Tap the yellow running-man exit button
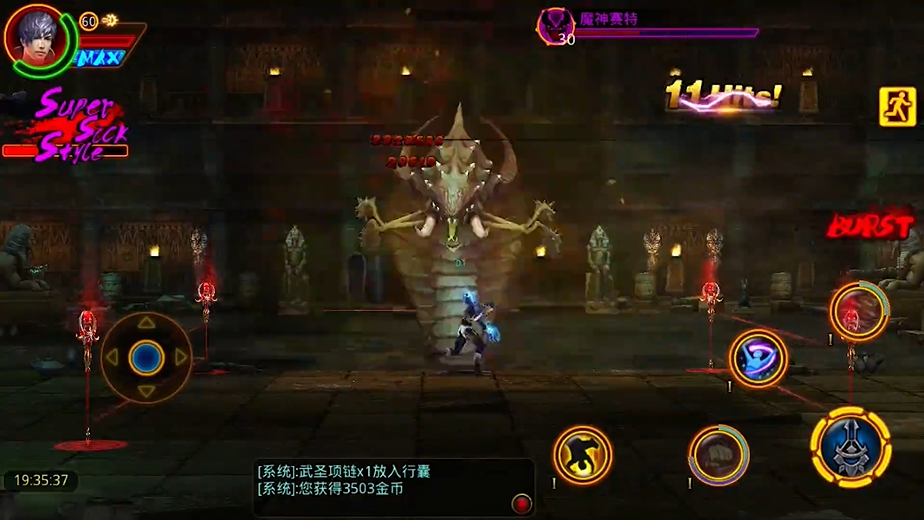 tap(897, 107)
